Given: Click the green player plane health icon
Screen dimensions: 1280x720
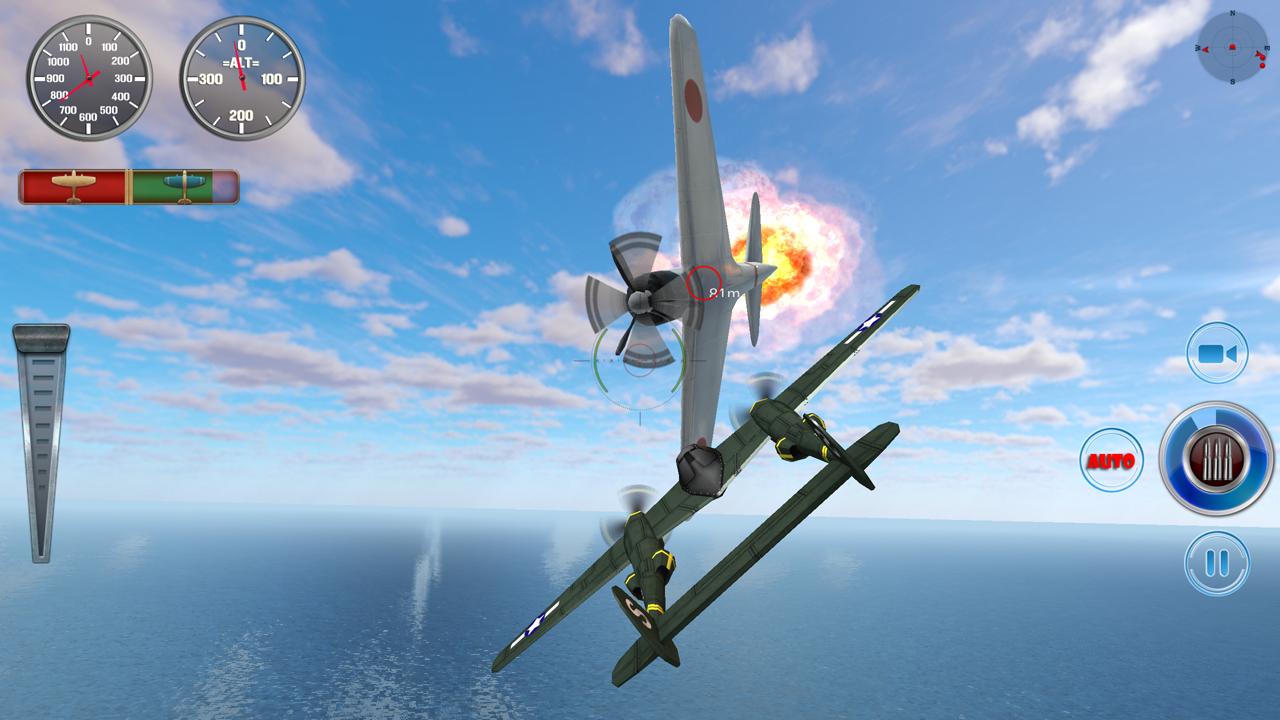Looking at the screenshot, I should (185, 185).
